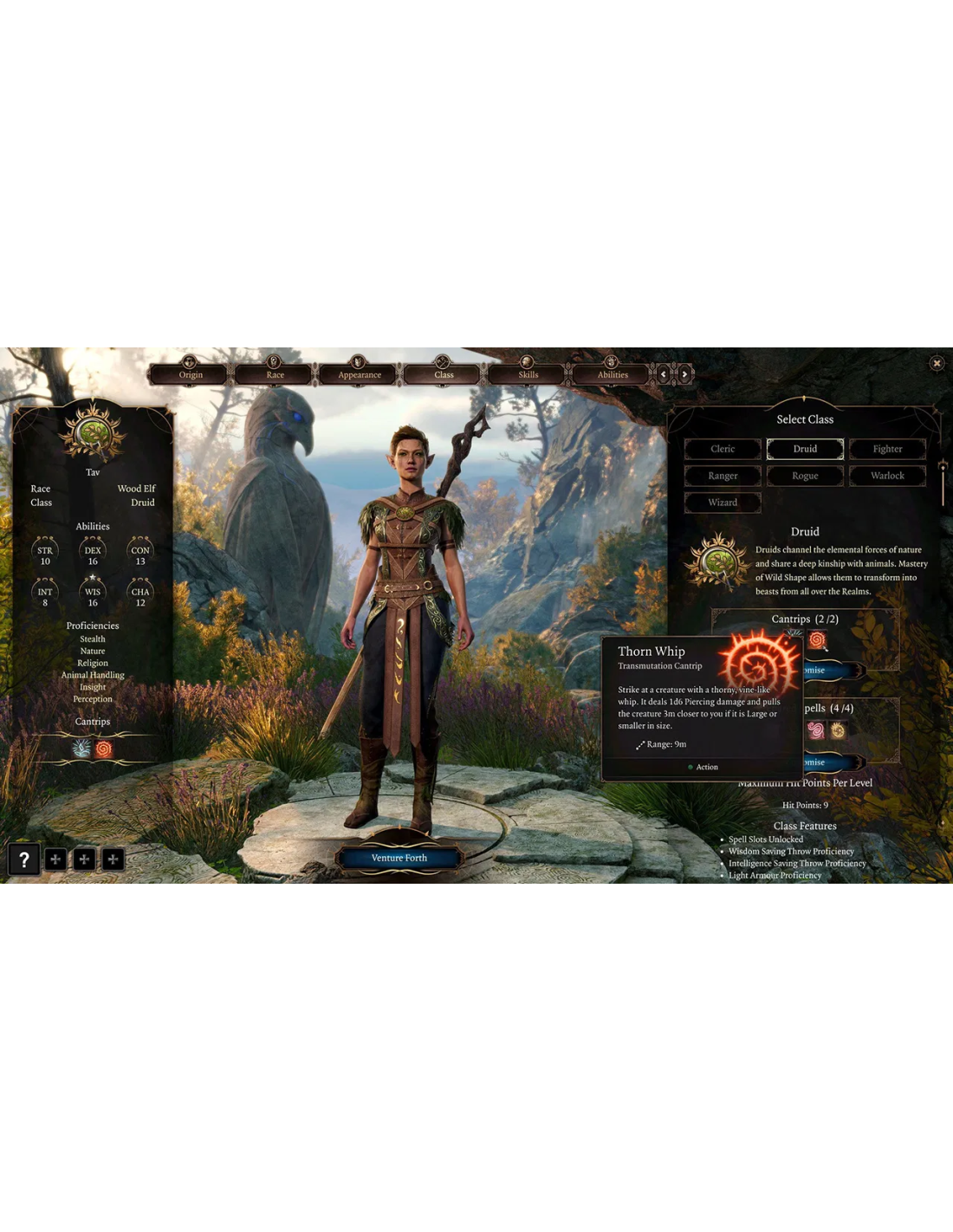
Task: Click the right arrow beside the tabs
Action: point(684,374)
